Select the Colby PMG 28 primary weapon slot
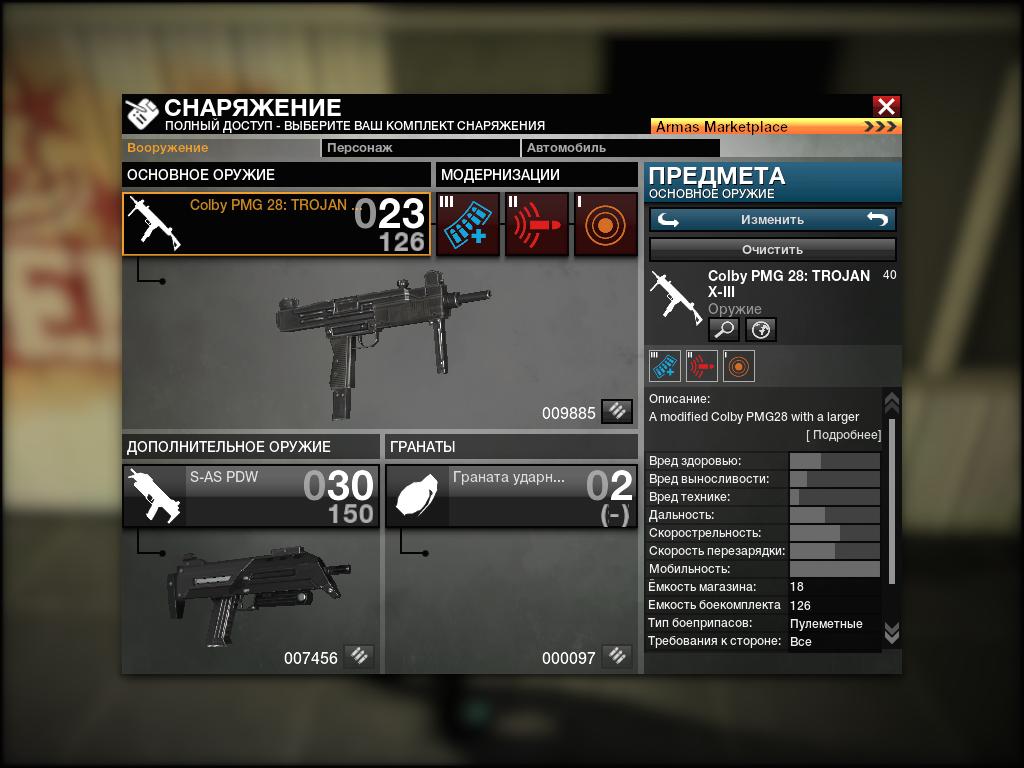The height and width of the screenshot is (768, 1024). click(x=277, y=224)
